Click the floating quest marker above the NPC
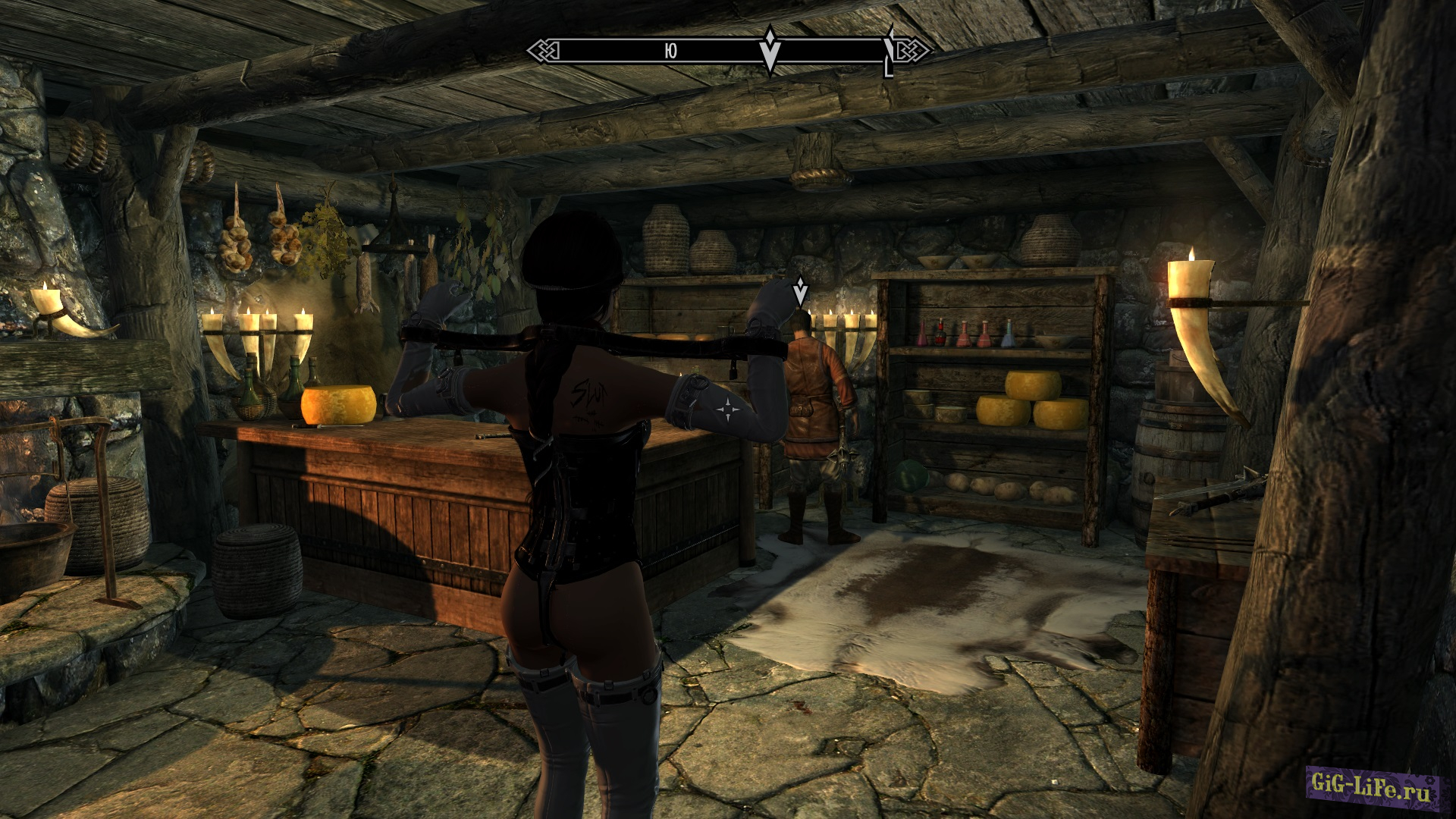The width and height of the screenshot is (1456, 819). (799, 292)
